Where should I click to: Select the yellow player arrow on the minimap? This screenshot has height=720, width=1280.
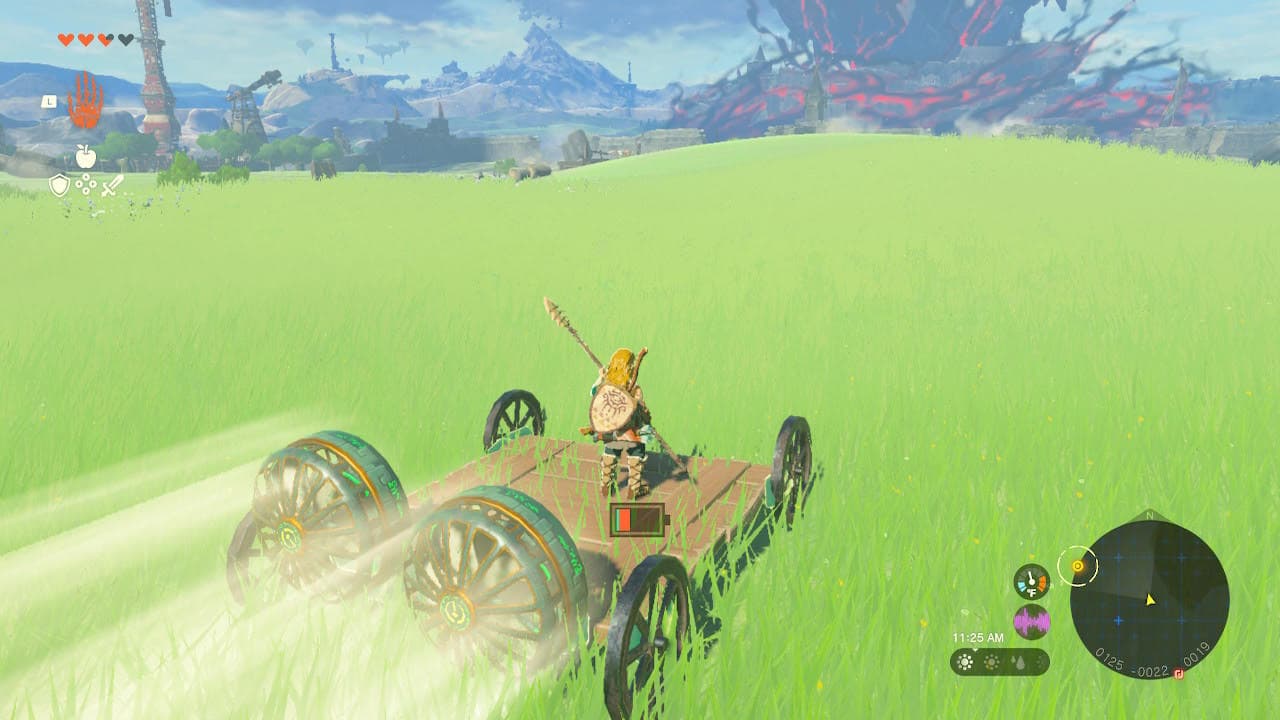1149,600
